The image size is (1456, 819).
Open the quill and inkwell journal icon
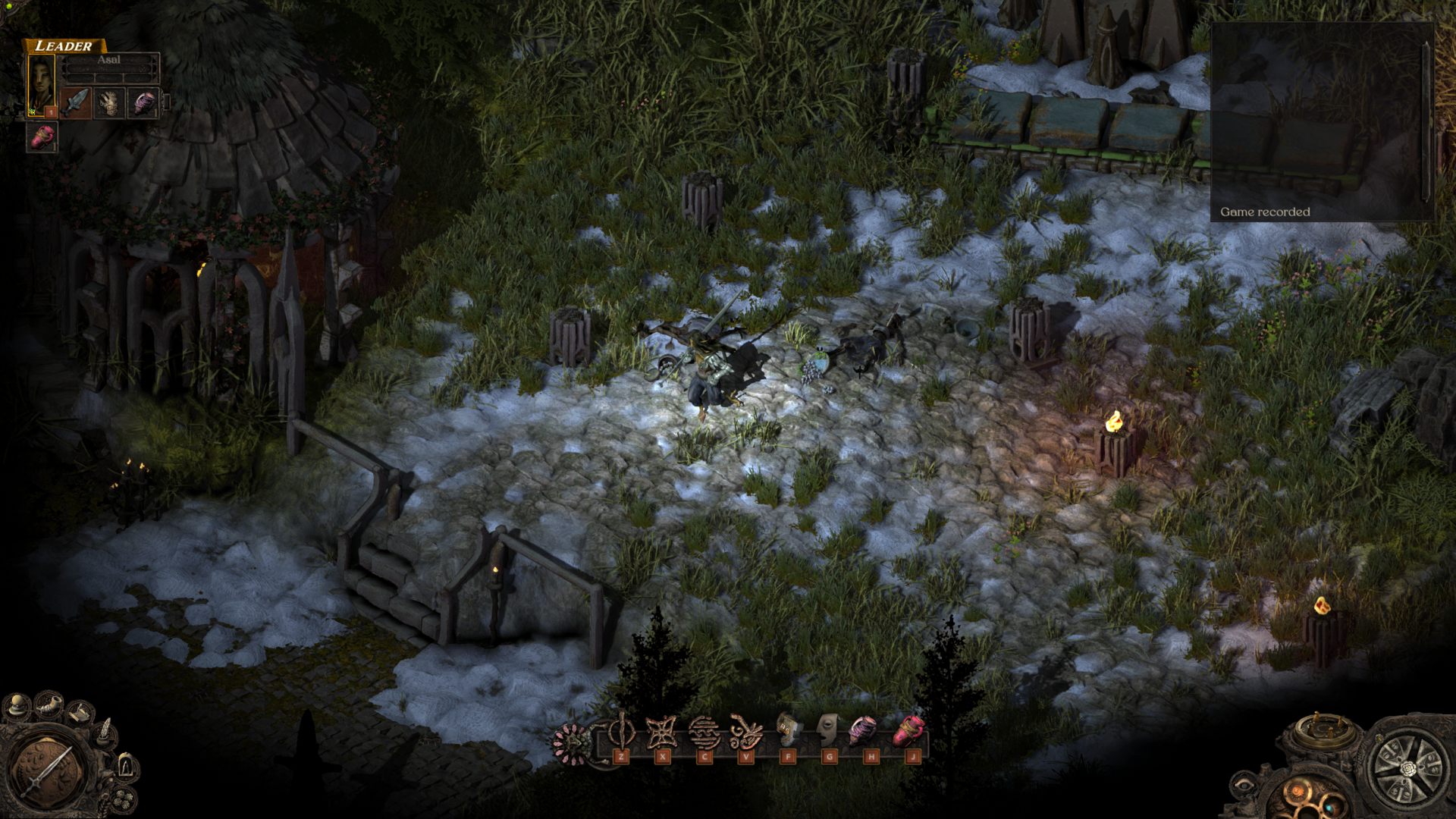tap(105, 733)
